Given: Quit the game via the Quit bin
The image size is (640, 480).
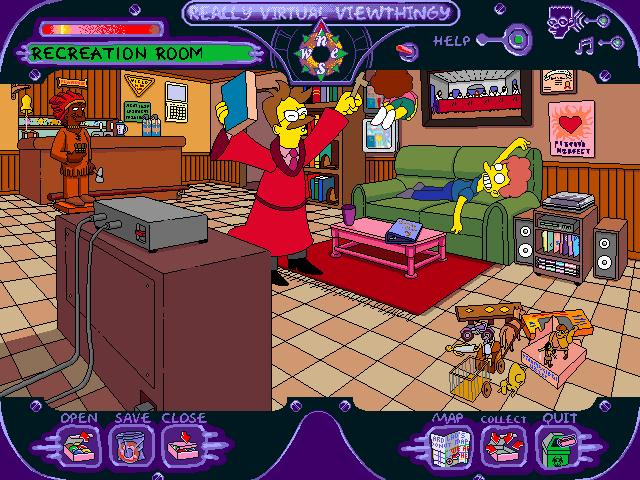Looking at the screenshot, I should pyautogui.click(x=556, y=444).
